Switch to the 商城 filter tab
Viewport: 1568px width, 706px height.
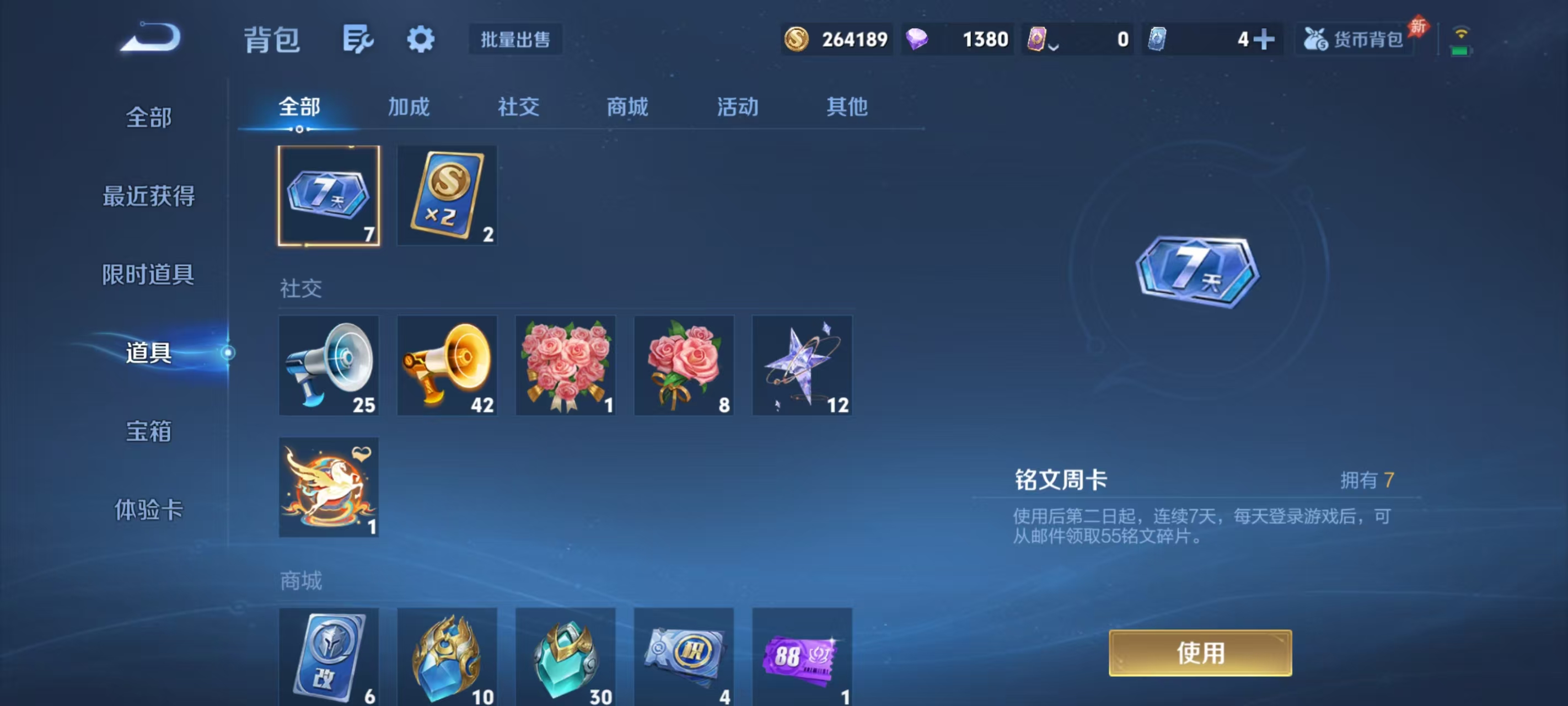627,106
